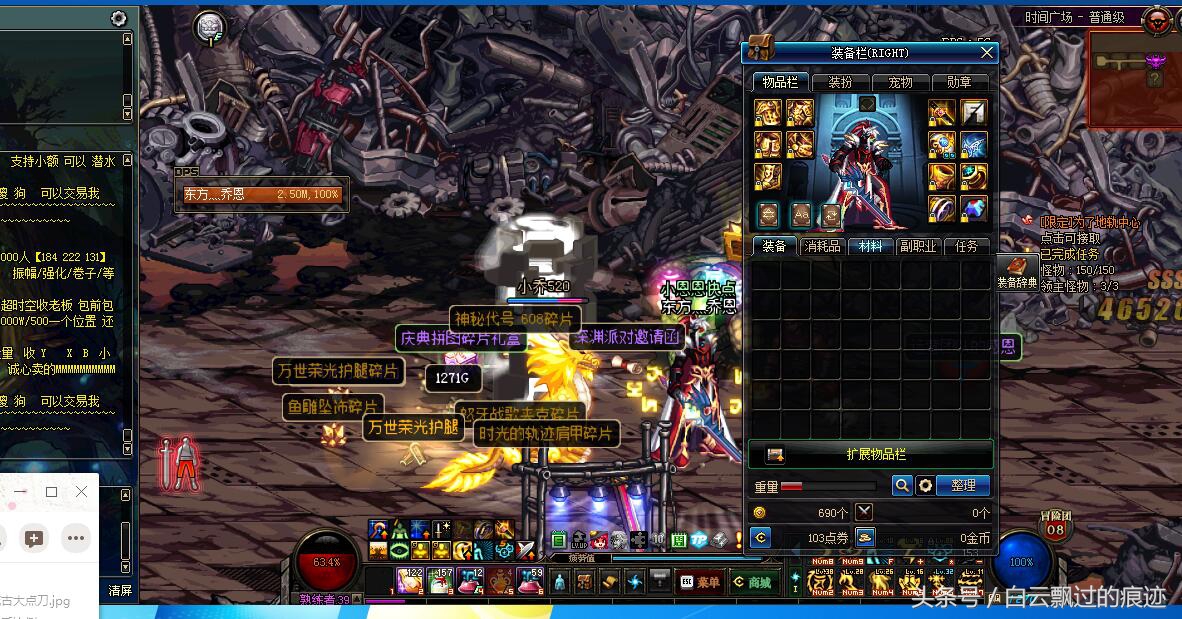This screenshot has height=619, width=1182.
Task: Click the 扩展物品栏 expand inventory button
Action: (x=871, y=454)
